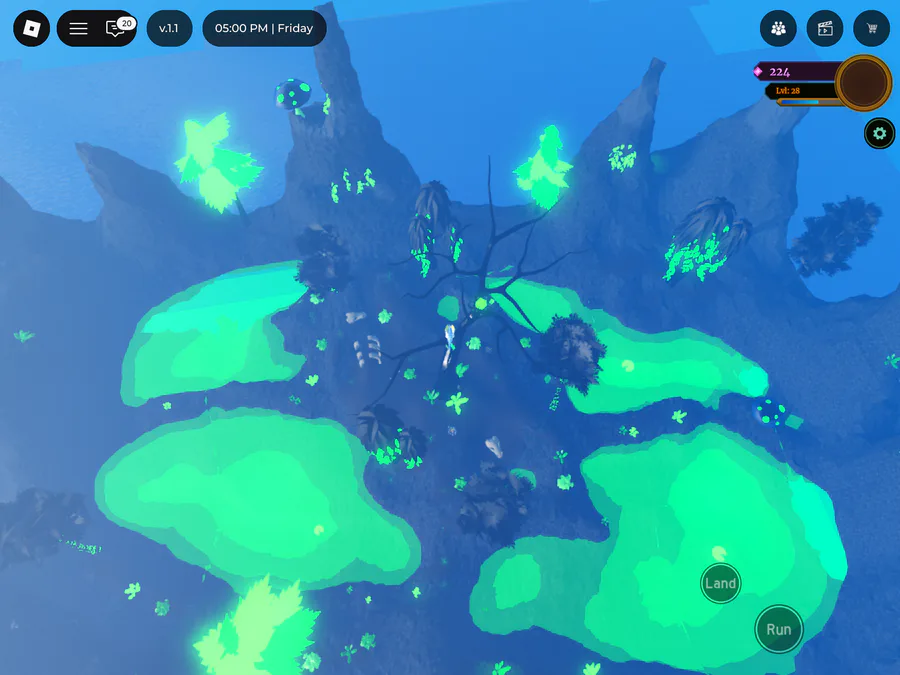Tap the Land button
This screenshot has height=675, width=900.
[x=720, y=583]
